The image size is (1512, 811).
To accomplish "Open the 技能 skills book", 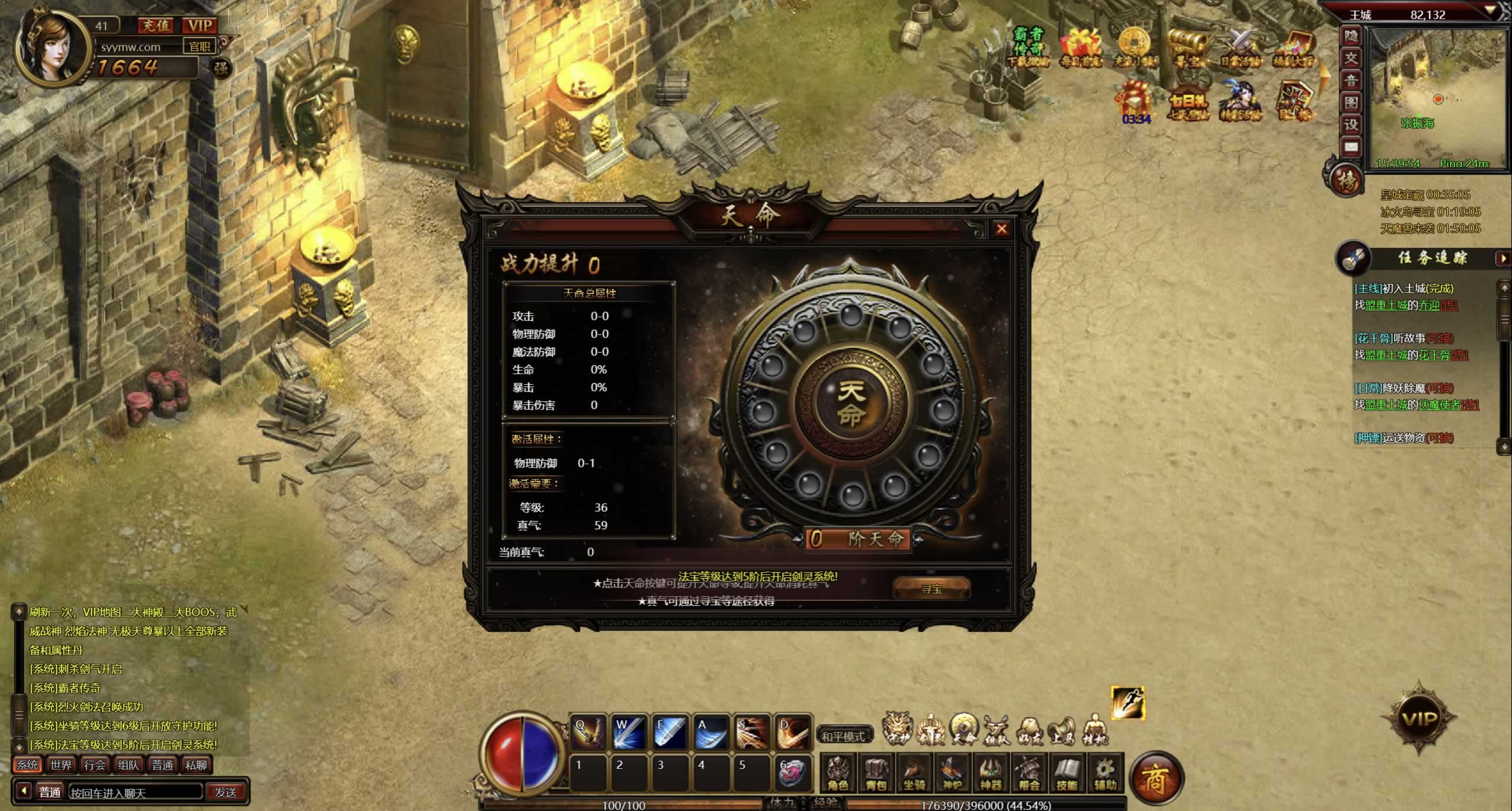I will point(1066,772).
